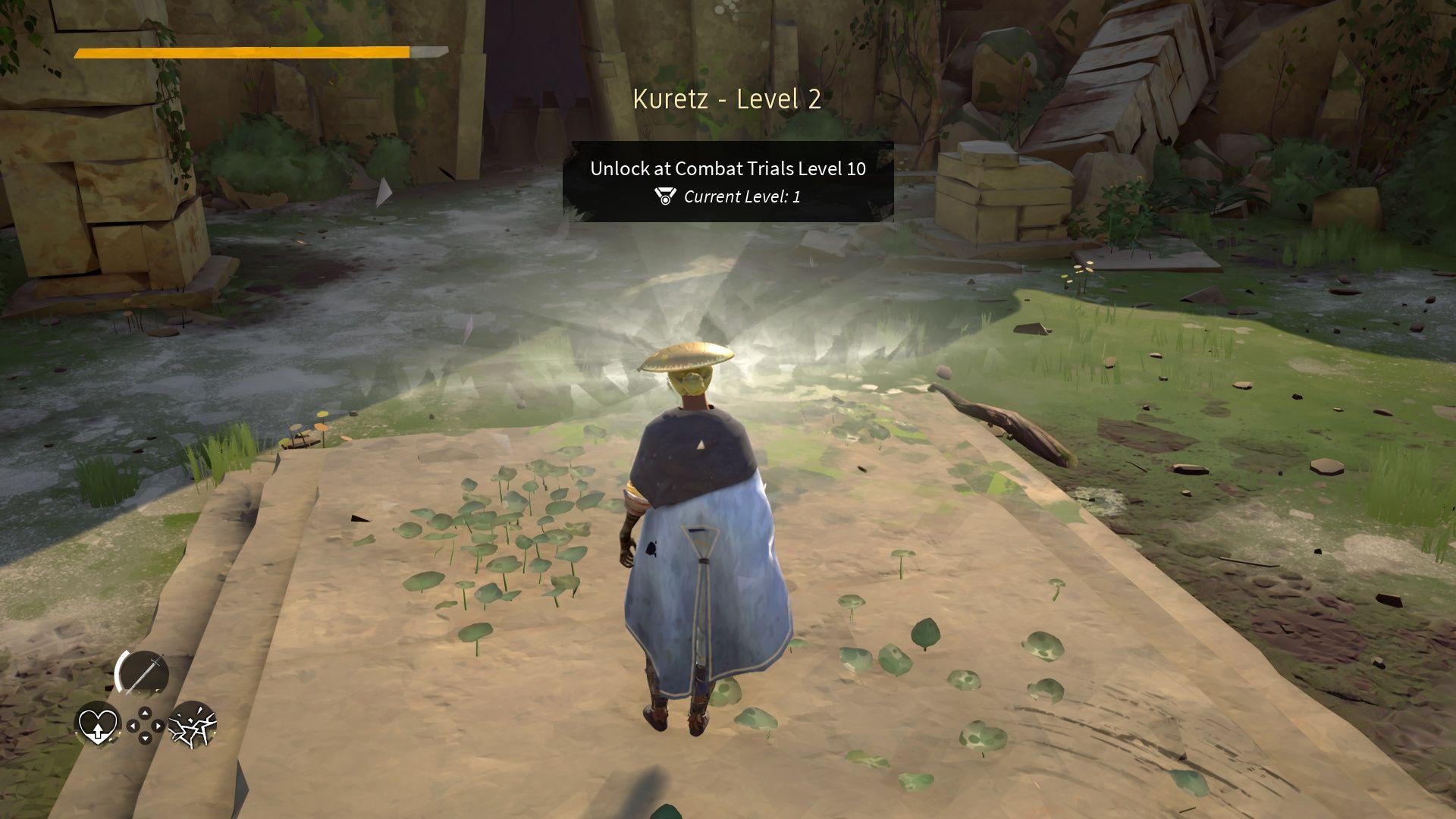This screenshot has height=819, width=1456.
Task: Click the Unlock at Combat Trials Level 10 banner
Action: click(x=726, y=170)
